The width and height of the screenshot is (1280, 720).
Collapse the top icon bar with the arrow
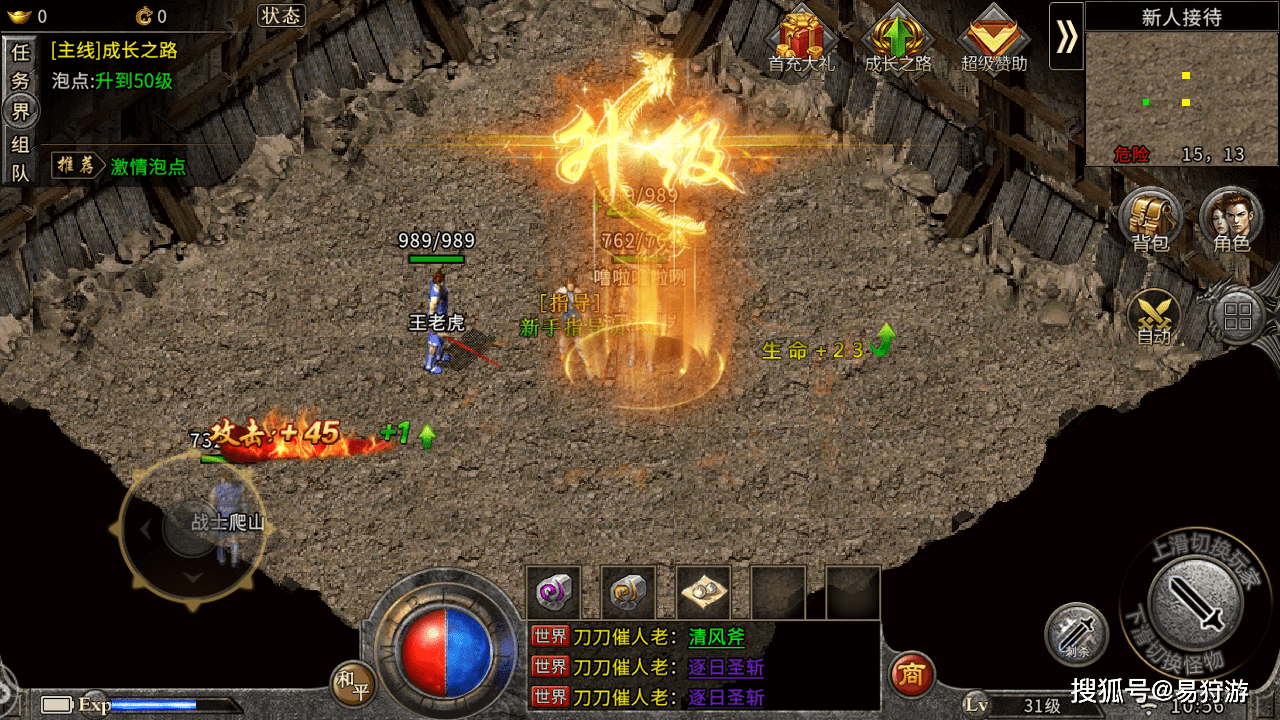(x=1066, y=36)
